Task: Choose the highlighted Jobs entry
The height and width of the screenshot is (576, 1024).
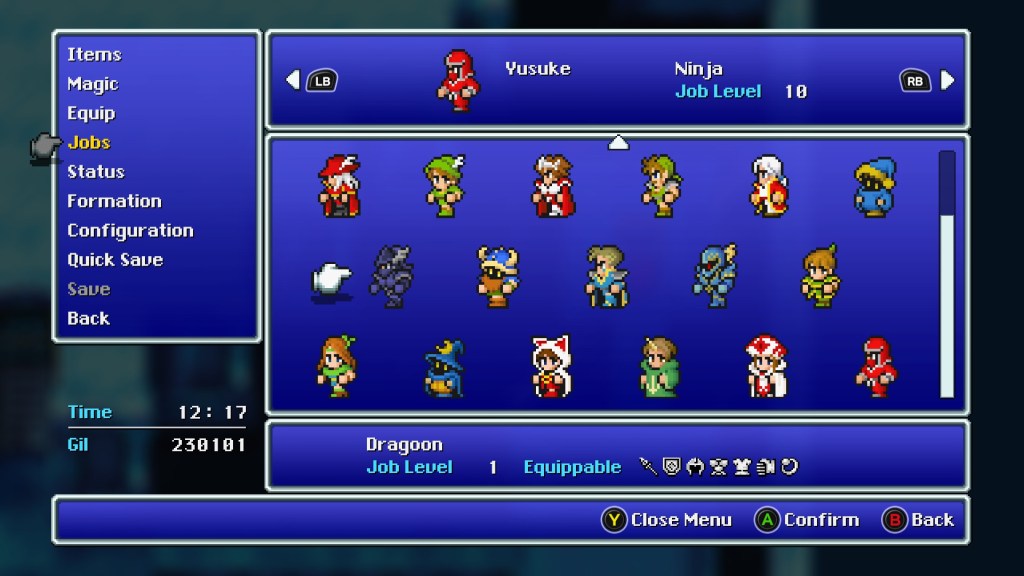Action: 89,142
